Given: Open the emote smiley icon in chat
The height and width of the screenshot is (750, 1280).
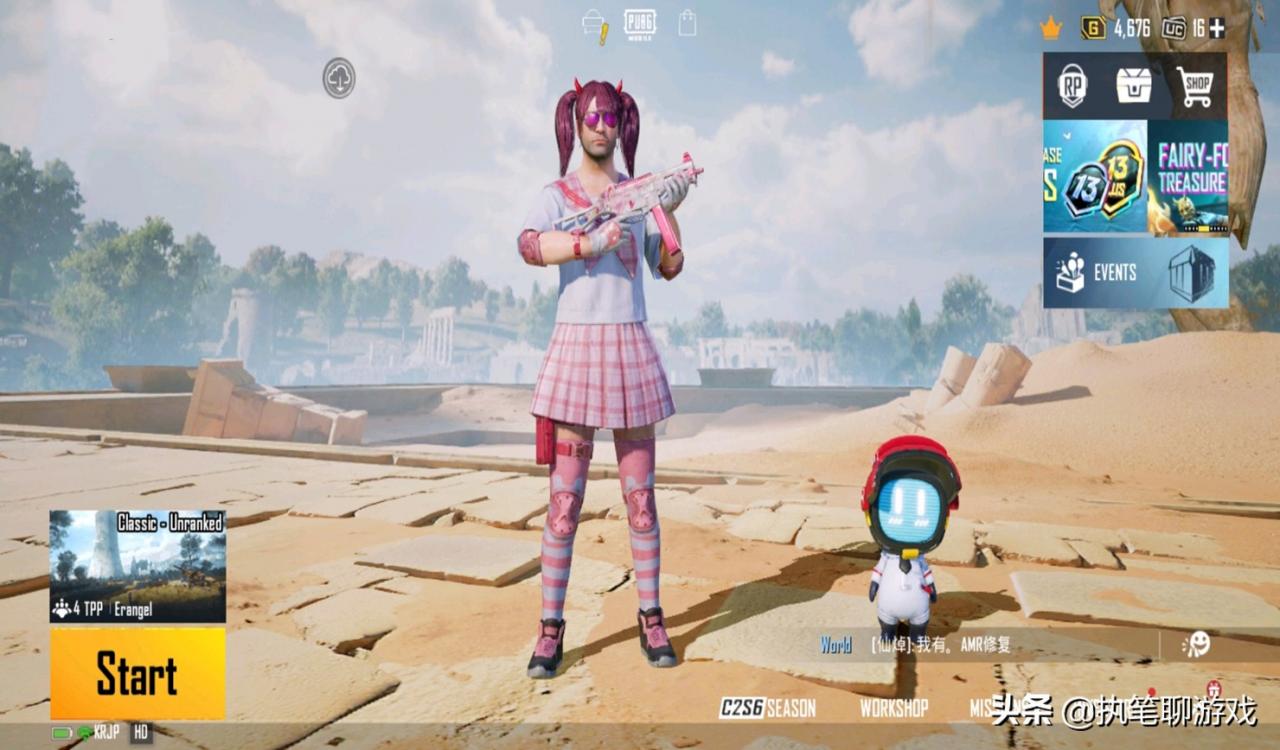Looking at the screenshot, I should point(1195,645).
